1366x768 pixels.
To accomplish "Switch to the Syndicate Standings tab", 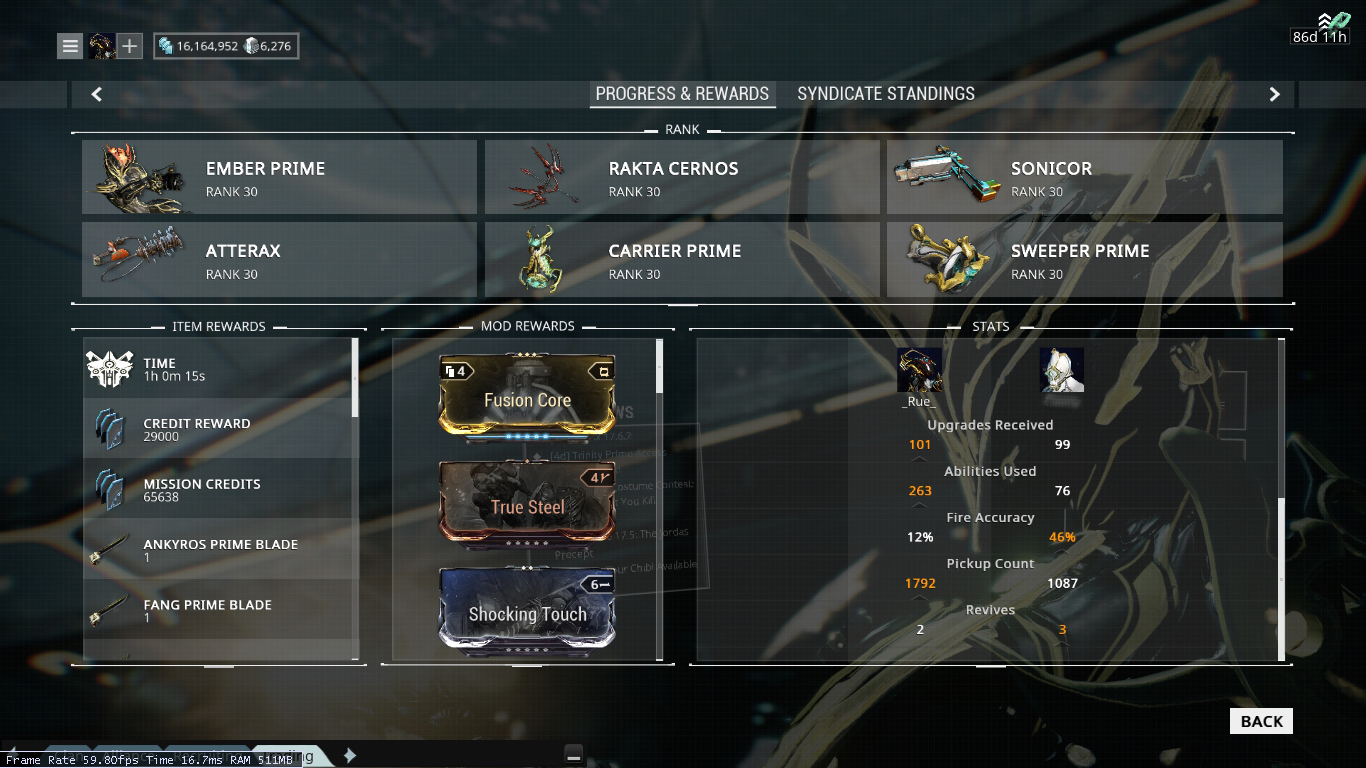I will (885, 93).
